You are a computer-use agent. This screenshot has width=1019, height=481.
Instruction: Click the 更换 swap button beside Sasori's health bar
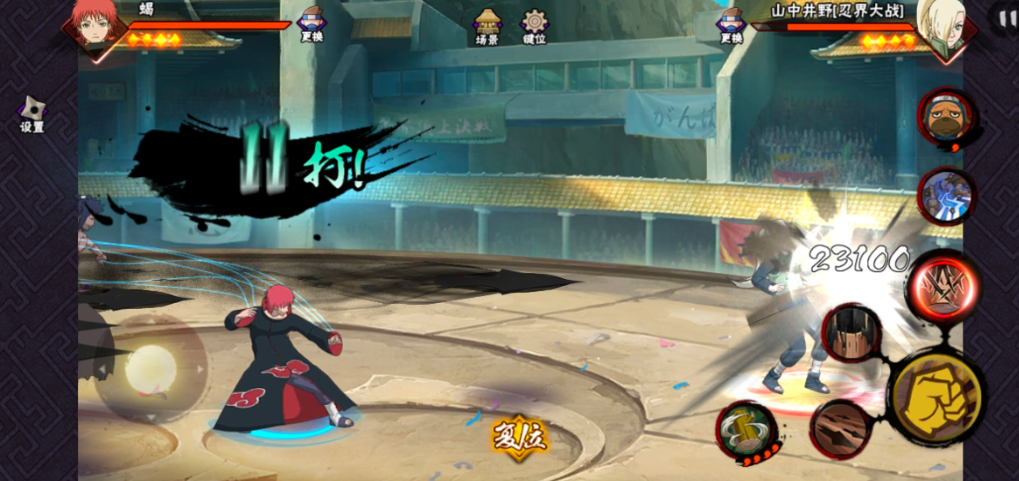pos(312,24)
